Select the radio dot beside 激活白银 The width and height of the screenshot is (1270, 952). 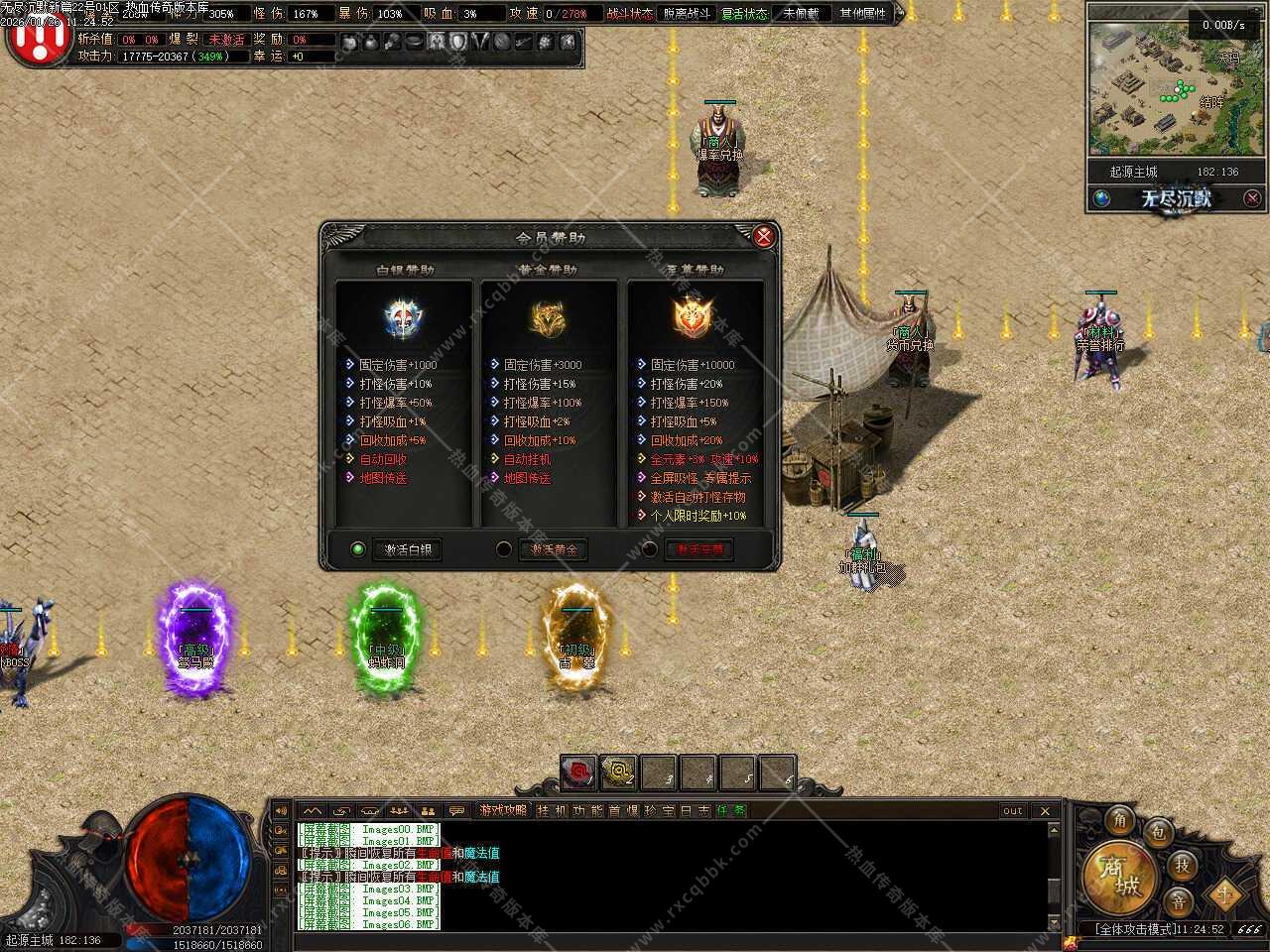tap(358, 549)
